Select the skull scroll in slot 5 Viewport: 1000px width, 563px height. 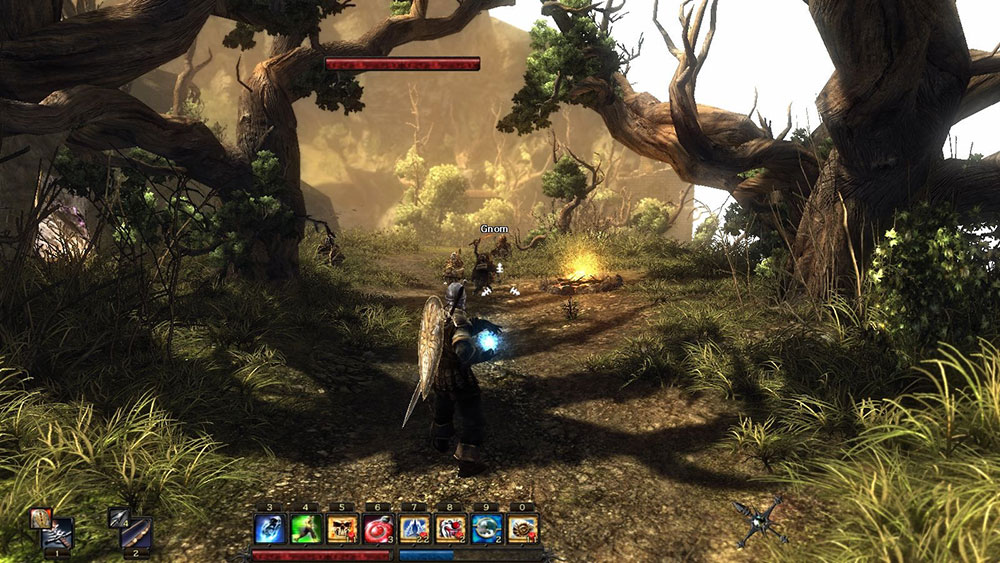342,528
